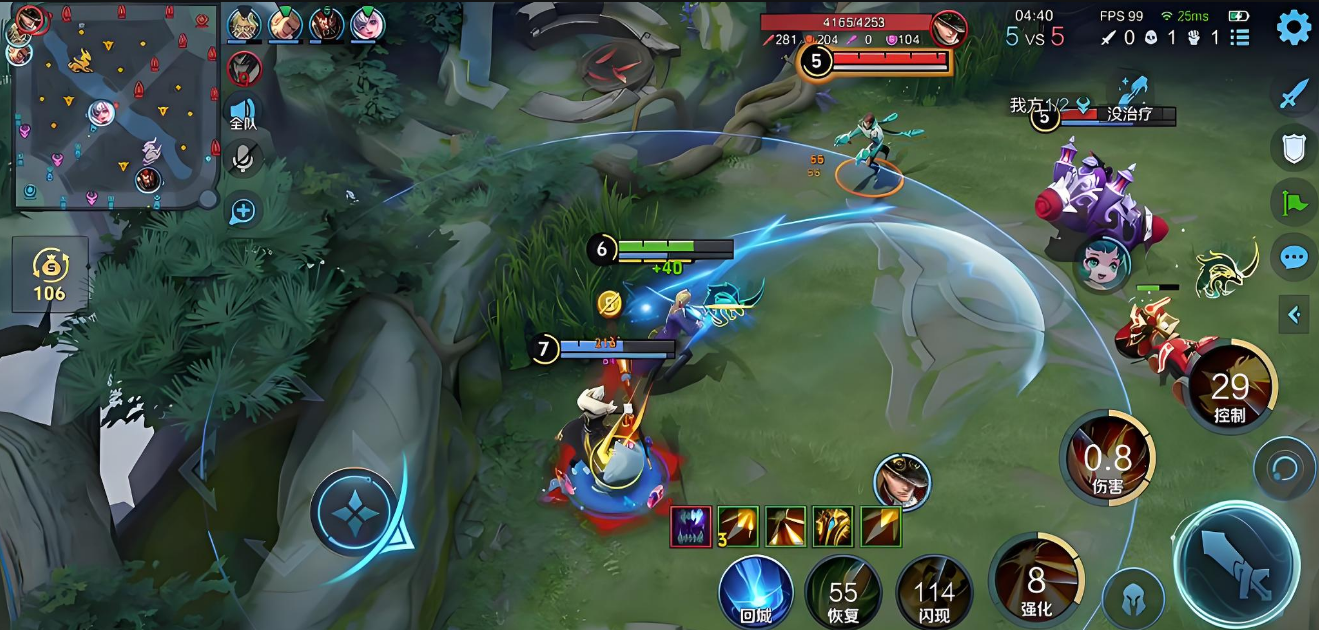Viewport: 1319px width, 630px height.
Task: Toggle the microphone button
Action: 243,159
